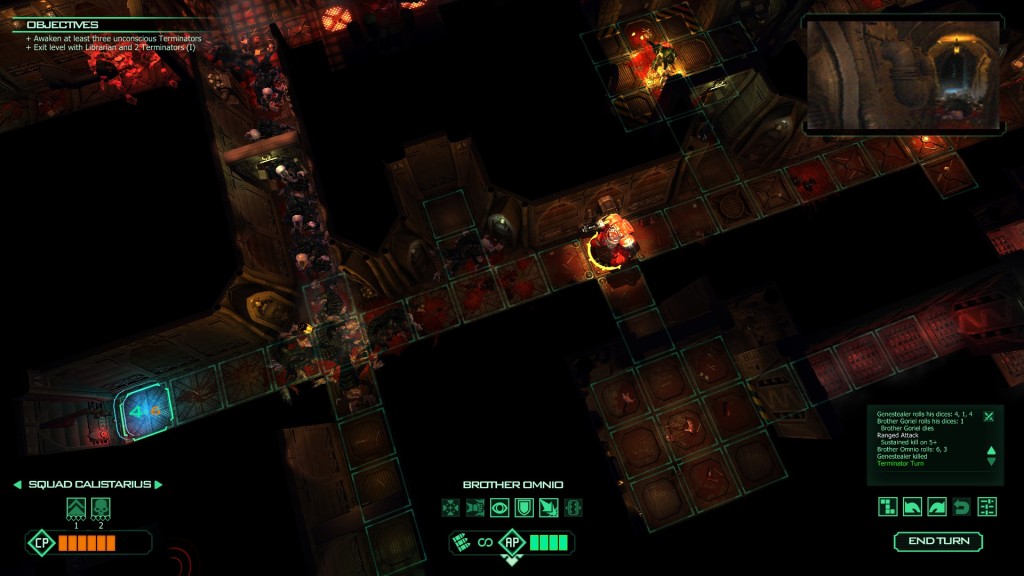
Task: Switch to the next squad with right arrow
Action: coord(158,485)
